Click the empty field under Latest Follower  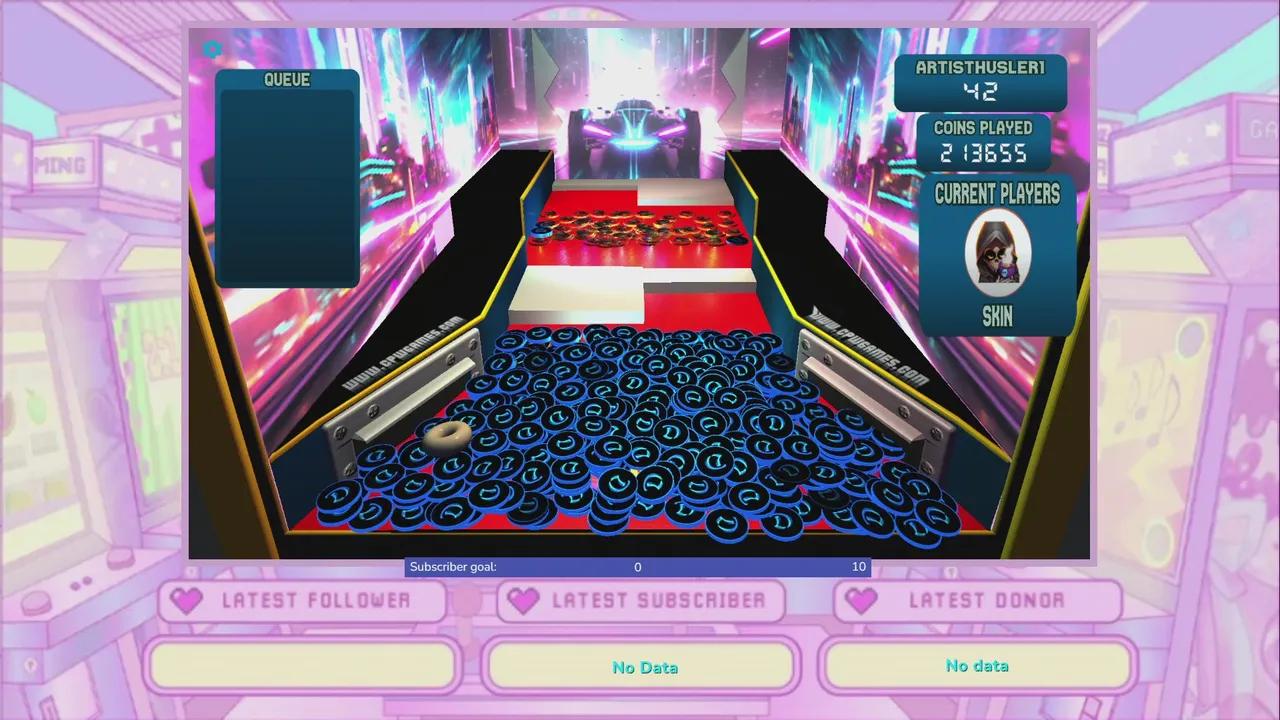coord(303,665)
